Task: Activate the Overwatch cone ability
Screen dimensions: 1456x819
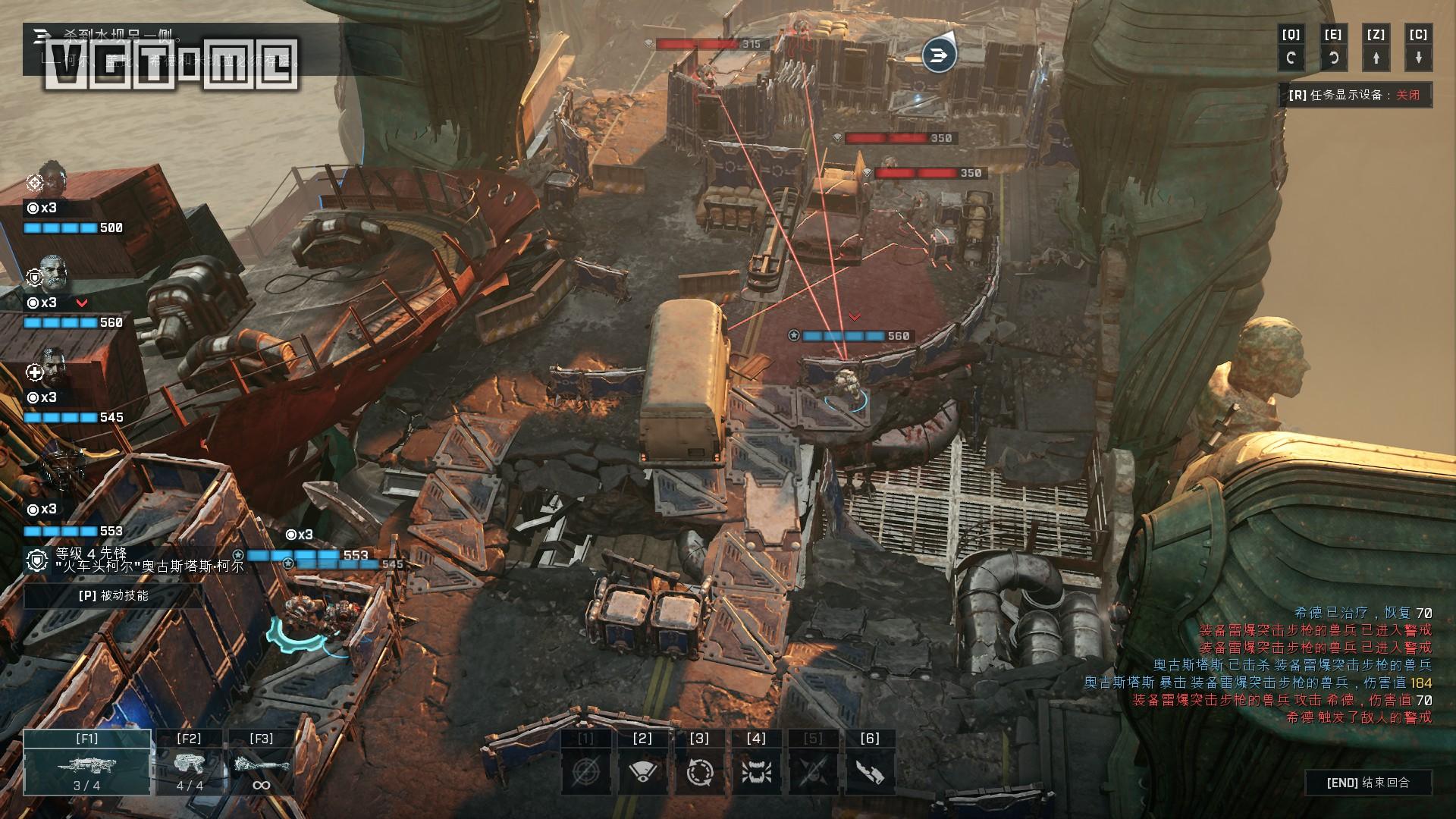Action: click(x=642, y=771)
